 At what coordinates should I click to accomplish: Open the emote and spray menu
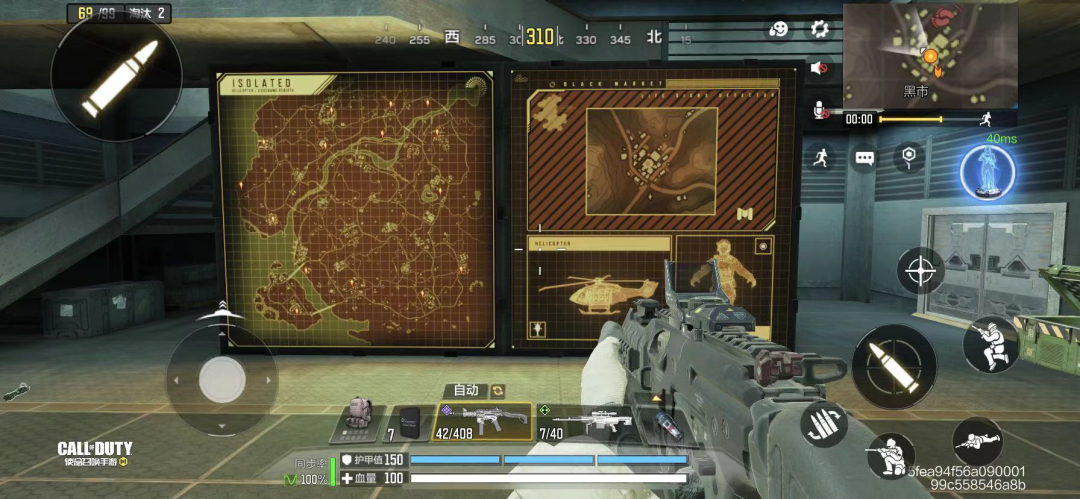pyautogui.click(x=780, y=29)
